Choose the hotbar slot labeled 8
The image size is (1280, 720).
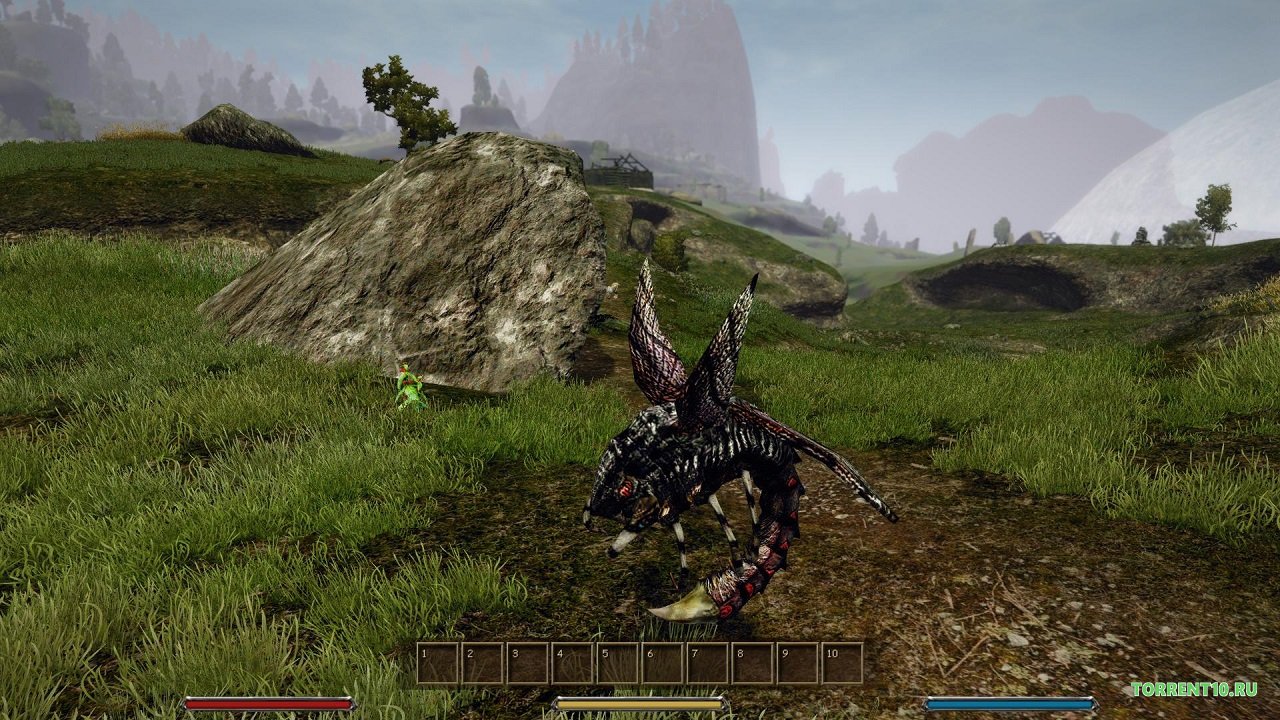753,663
